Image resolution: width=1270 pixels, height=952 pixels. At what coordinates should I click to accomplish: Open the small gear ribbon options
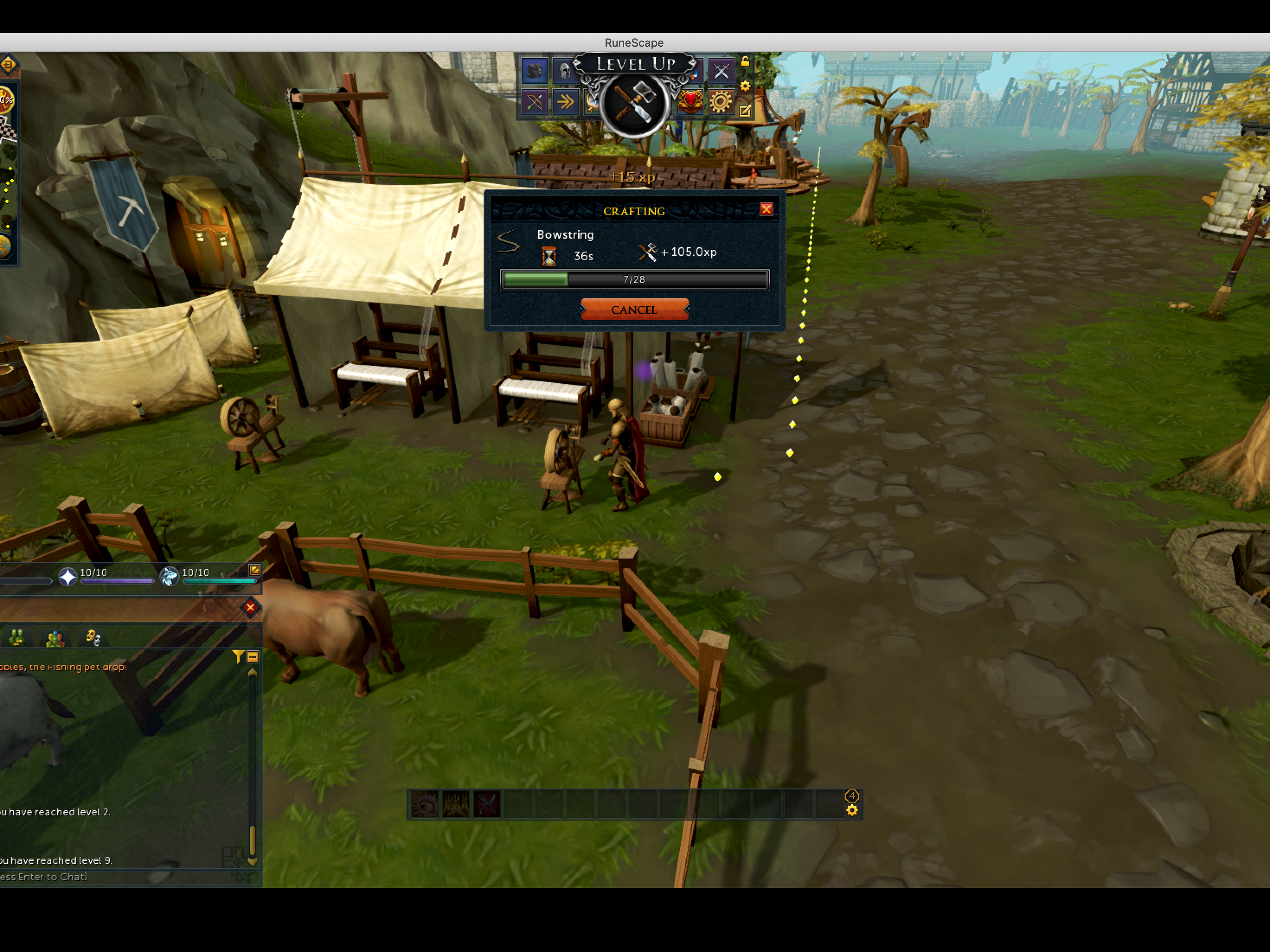click(745, 86)
